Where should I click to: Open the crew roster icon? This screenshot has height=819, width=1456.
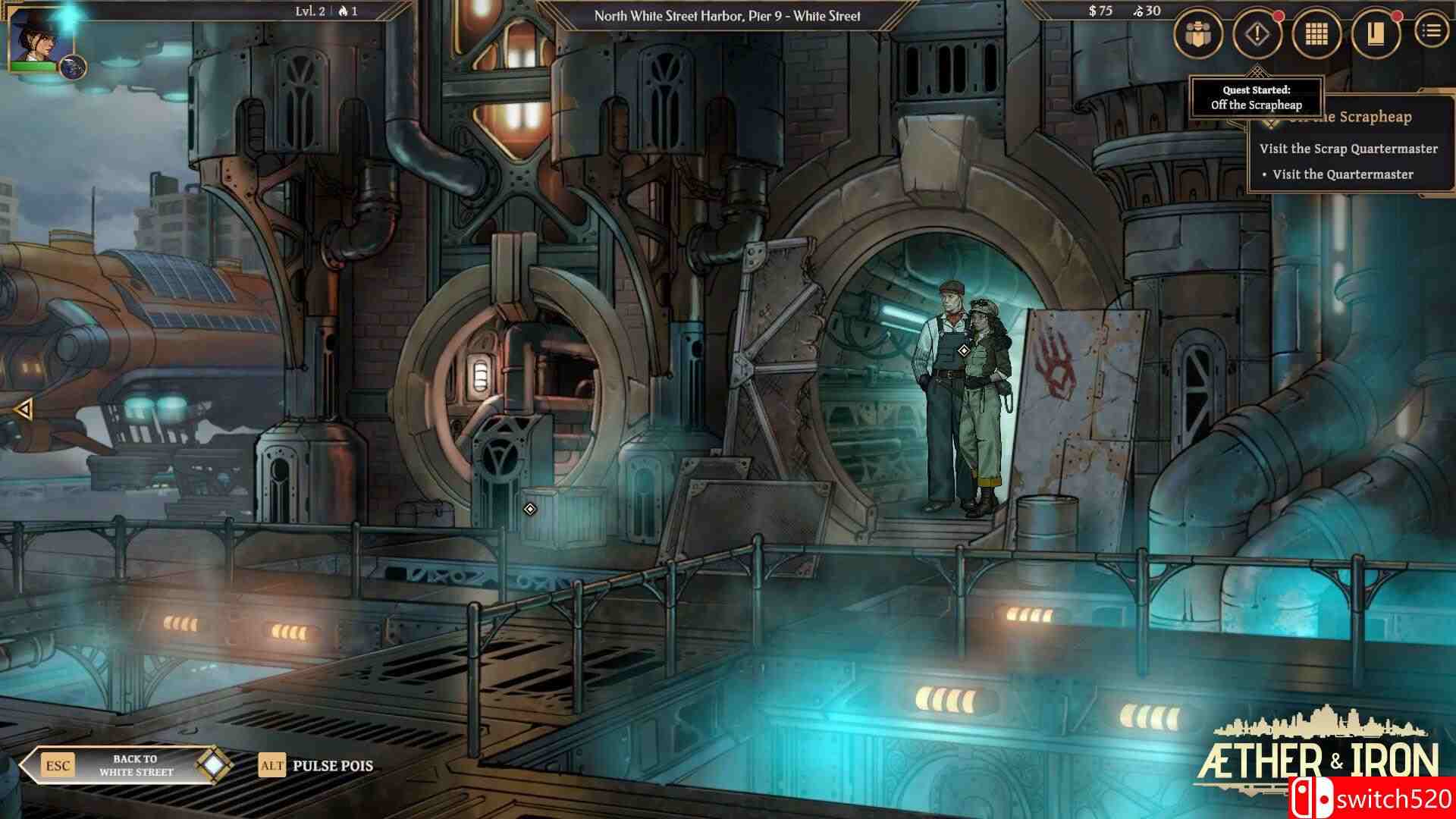pyautogui.click(x=1198, y=32)
